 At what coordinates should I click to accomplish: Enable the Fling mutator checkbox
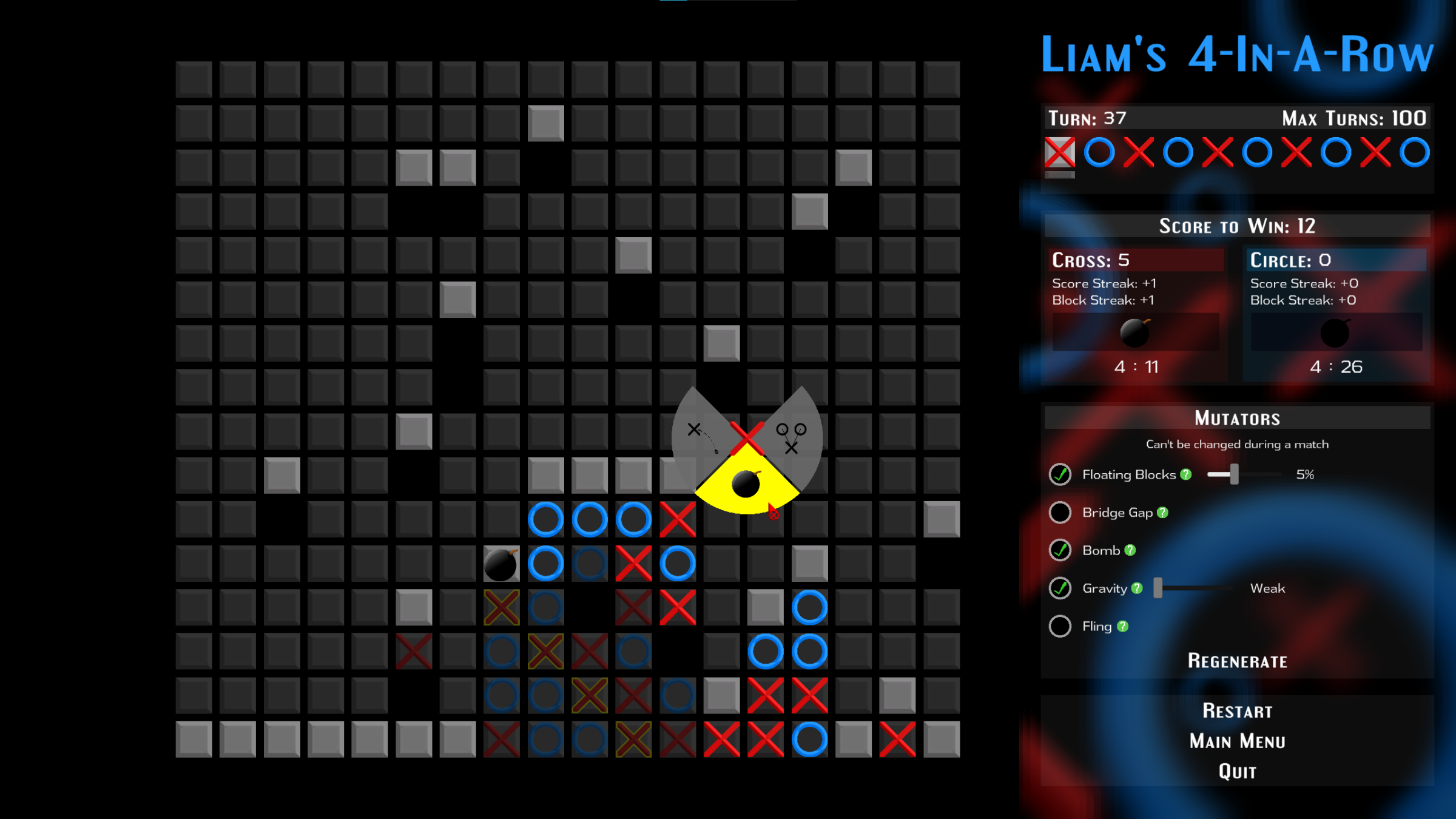[1059, 626]
